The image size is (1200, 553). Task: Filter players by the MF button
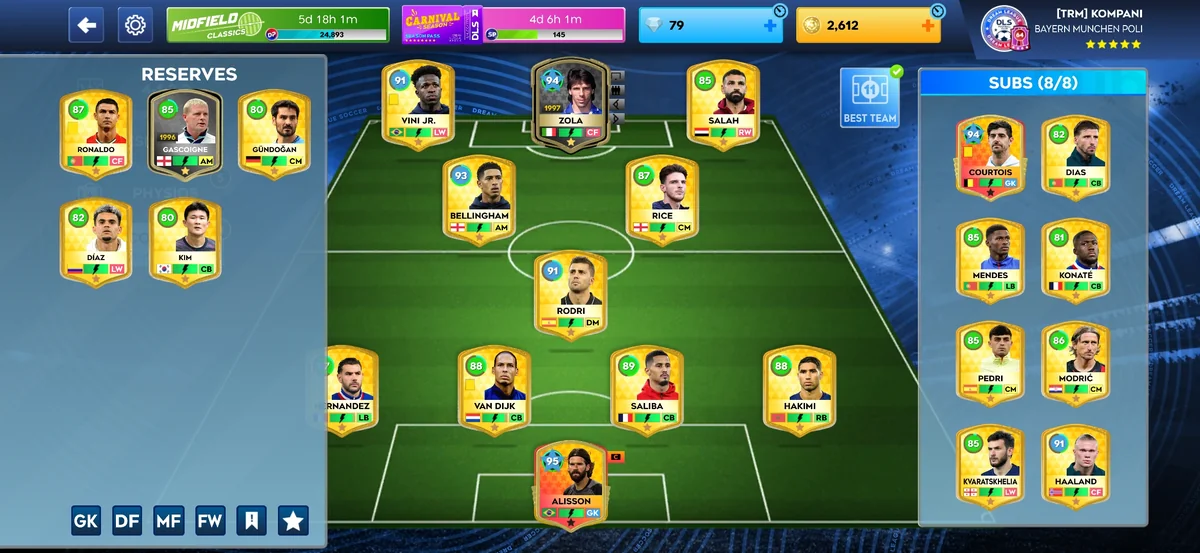point(168,520)
